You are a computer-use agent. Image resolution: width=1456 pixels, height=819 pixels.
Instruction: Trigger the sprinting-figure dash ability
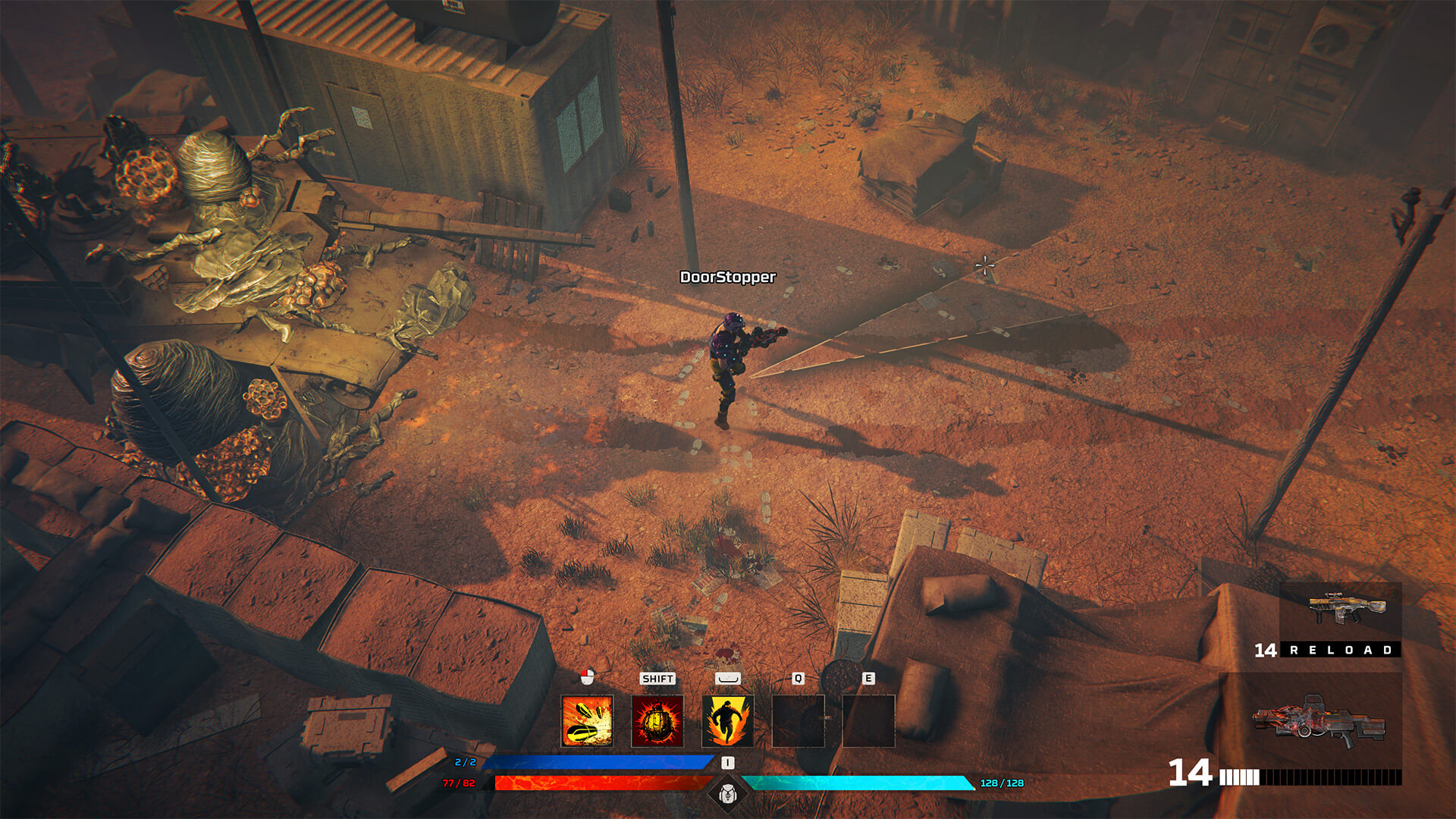(728, 721)
